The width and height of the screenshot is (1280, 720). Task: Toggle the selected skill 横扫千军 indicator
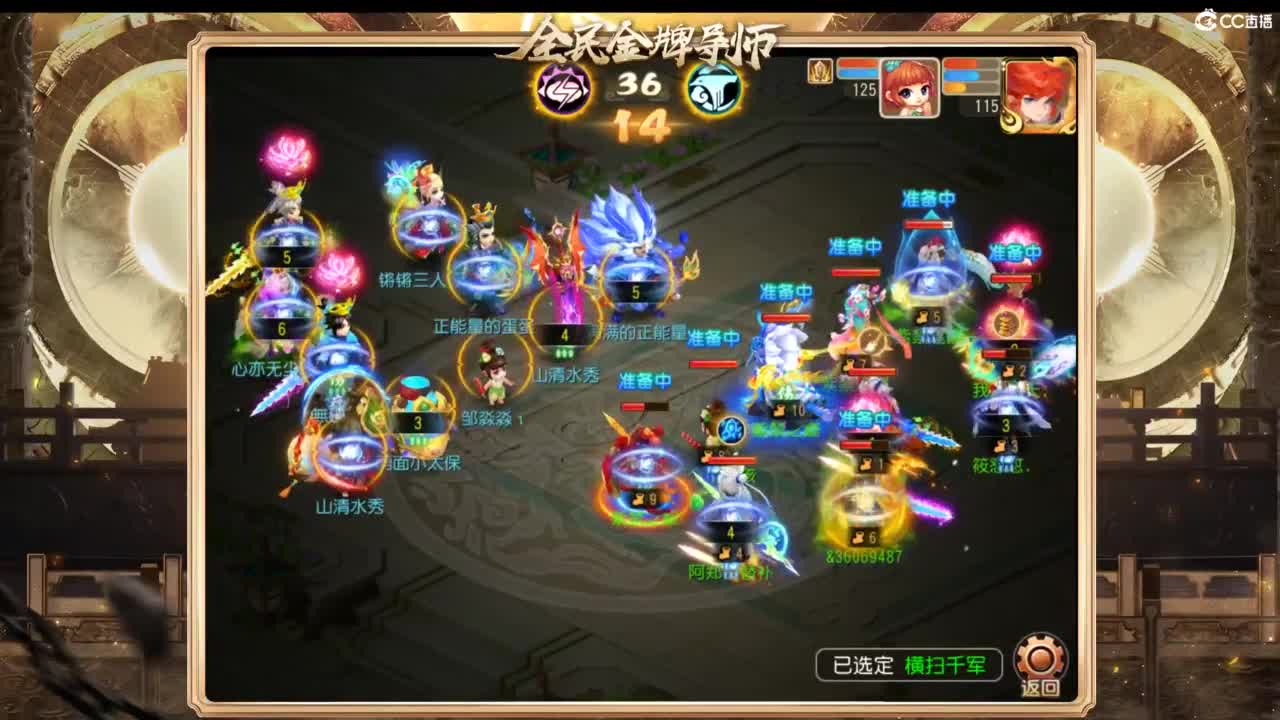coord(946,665)
